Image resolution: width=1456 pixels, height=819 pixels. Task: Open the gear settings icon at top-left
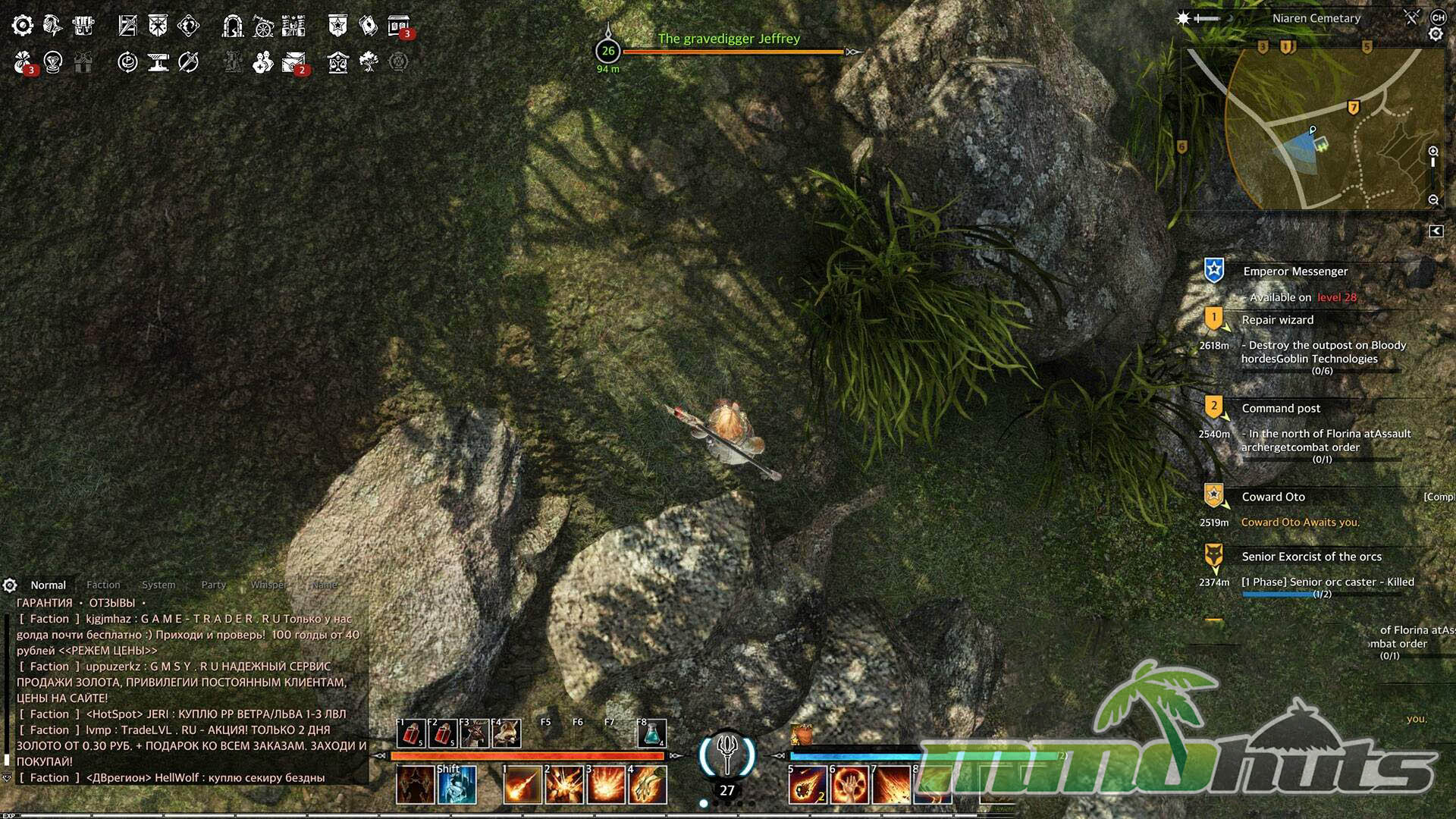click(23, 26)
